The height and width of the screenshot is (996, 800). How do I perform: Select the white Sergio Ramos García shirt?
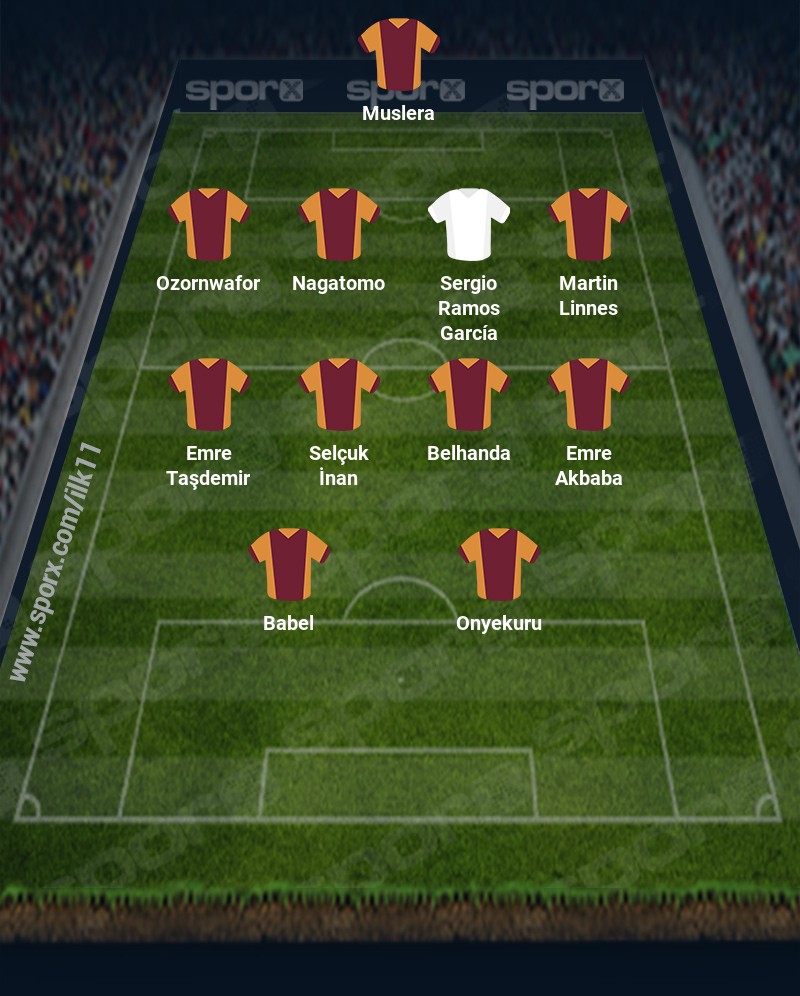point(469,224)
